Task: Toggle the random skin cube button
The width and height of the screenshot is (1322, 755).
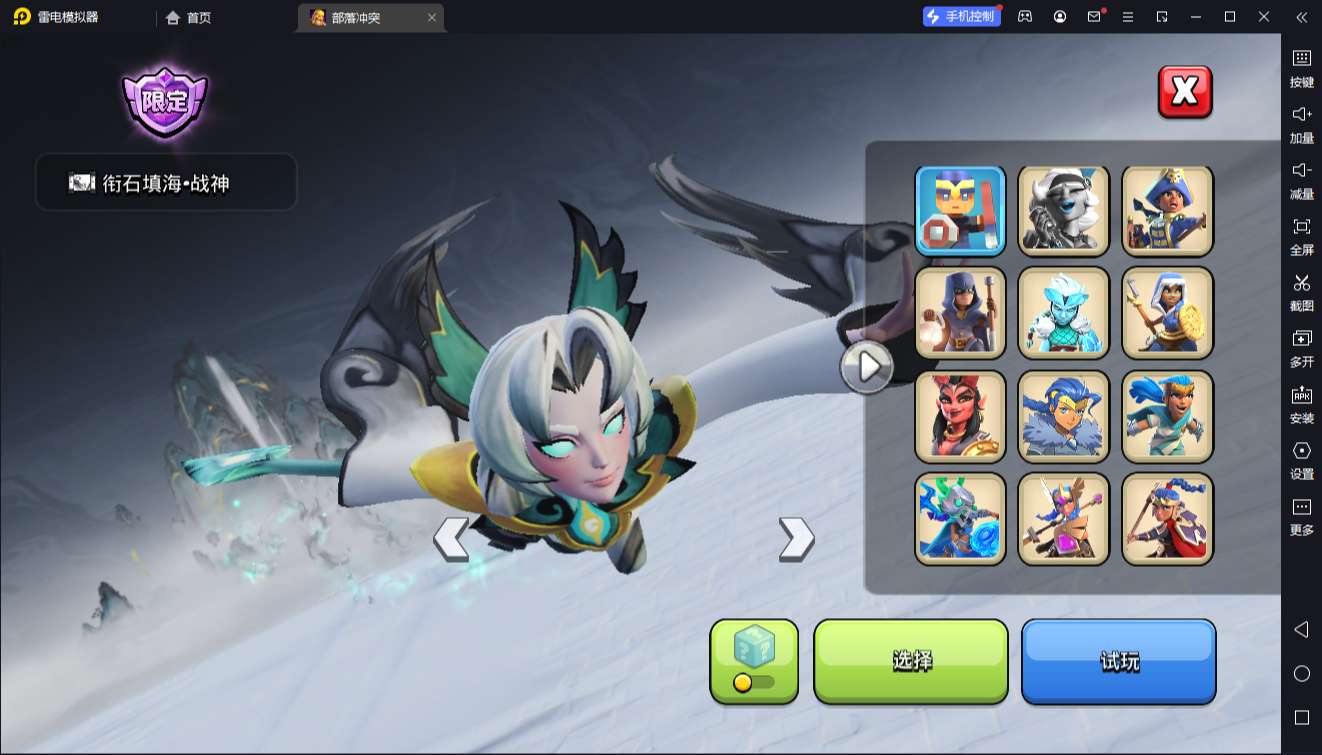Action: [754, 661]
